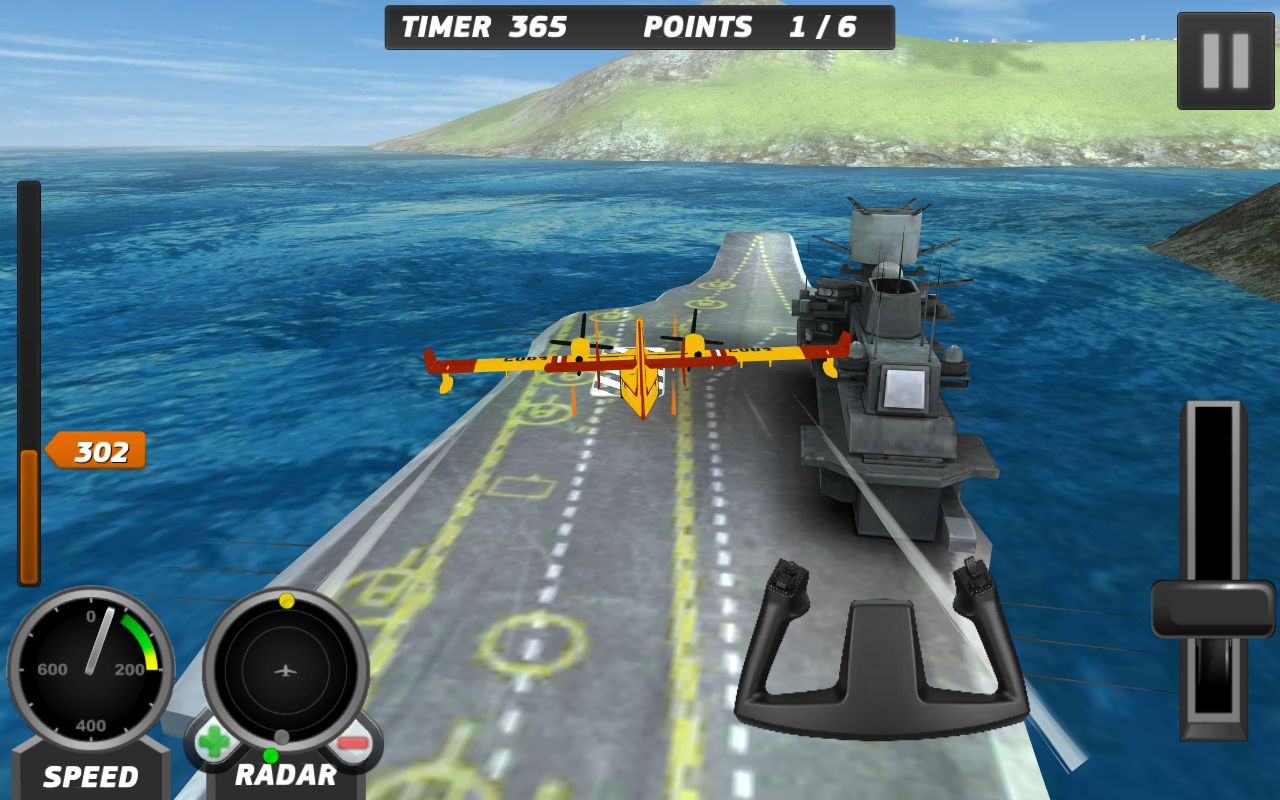Select the SPEED label panel

(90, 776)
